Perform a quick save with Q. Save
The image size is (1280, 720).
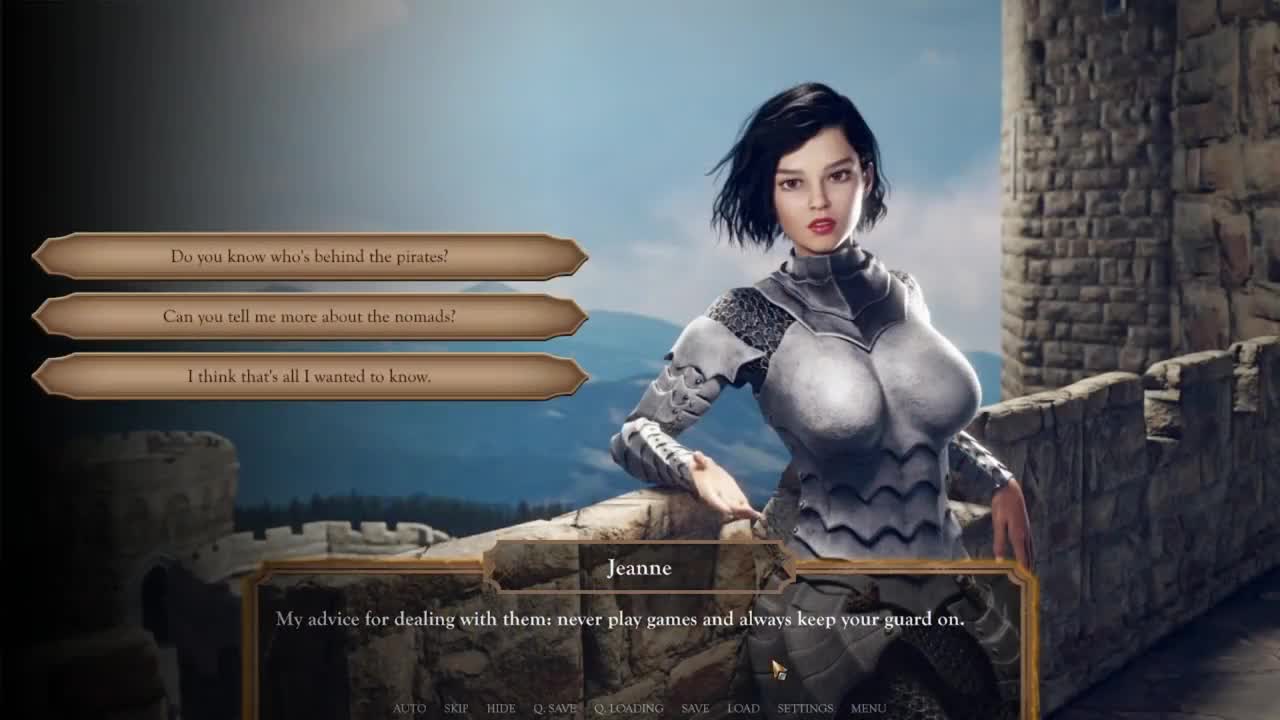pos(555,708)
